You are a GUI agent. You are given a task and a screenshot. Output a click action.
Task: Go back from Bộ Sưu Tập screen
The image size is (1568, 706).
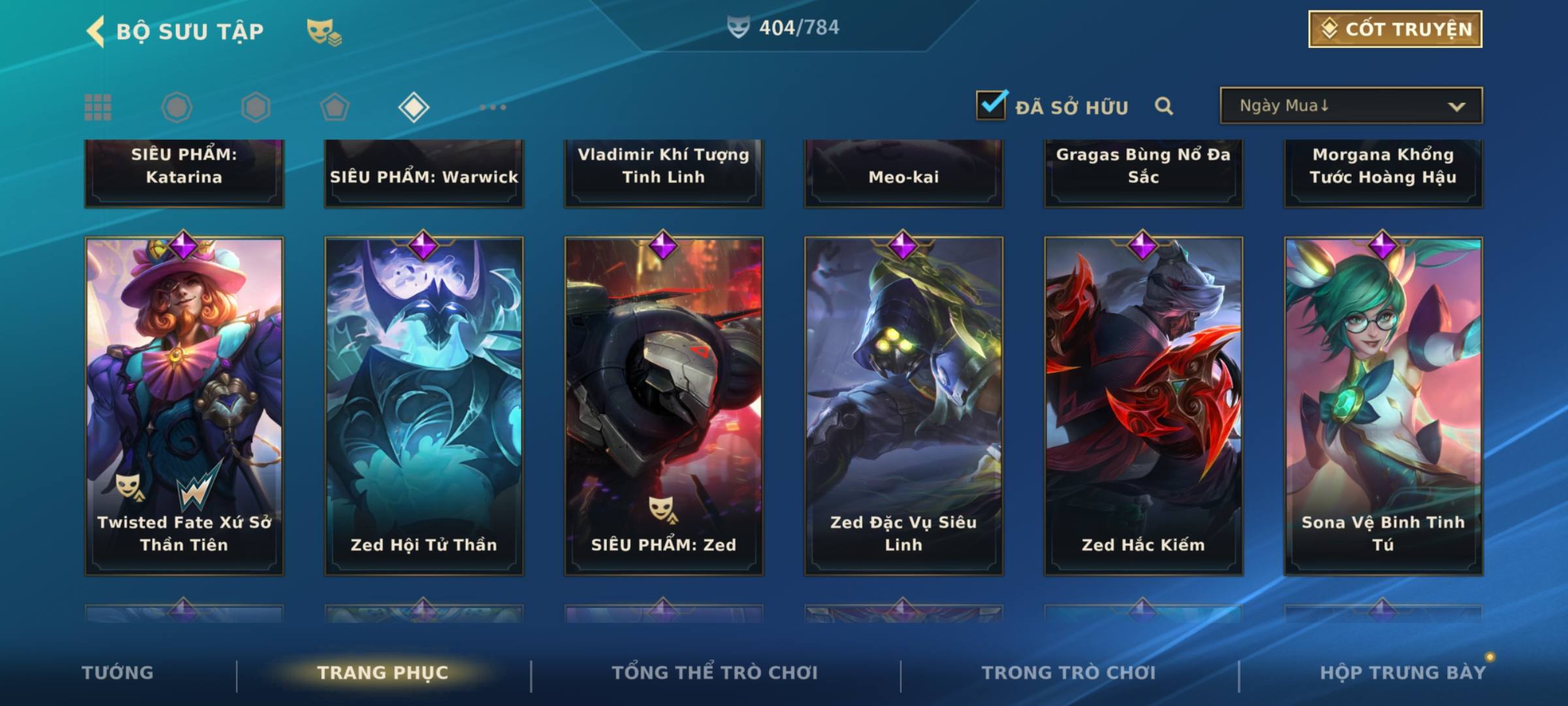tap(96, 31)
